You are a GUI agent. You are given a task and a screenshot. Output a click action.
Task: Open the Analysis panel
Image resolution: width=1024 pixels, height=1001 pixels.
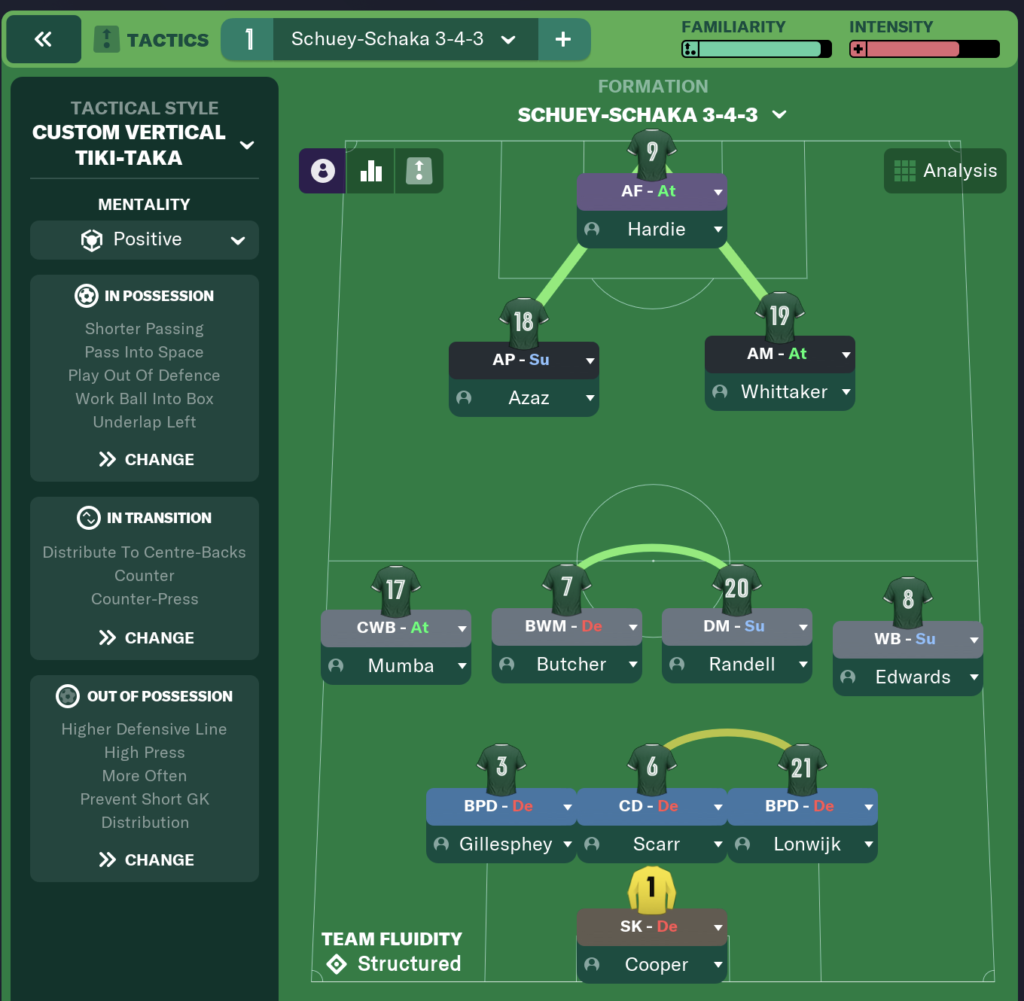945,171
